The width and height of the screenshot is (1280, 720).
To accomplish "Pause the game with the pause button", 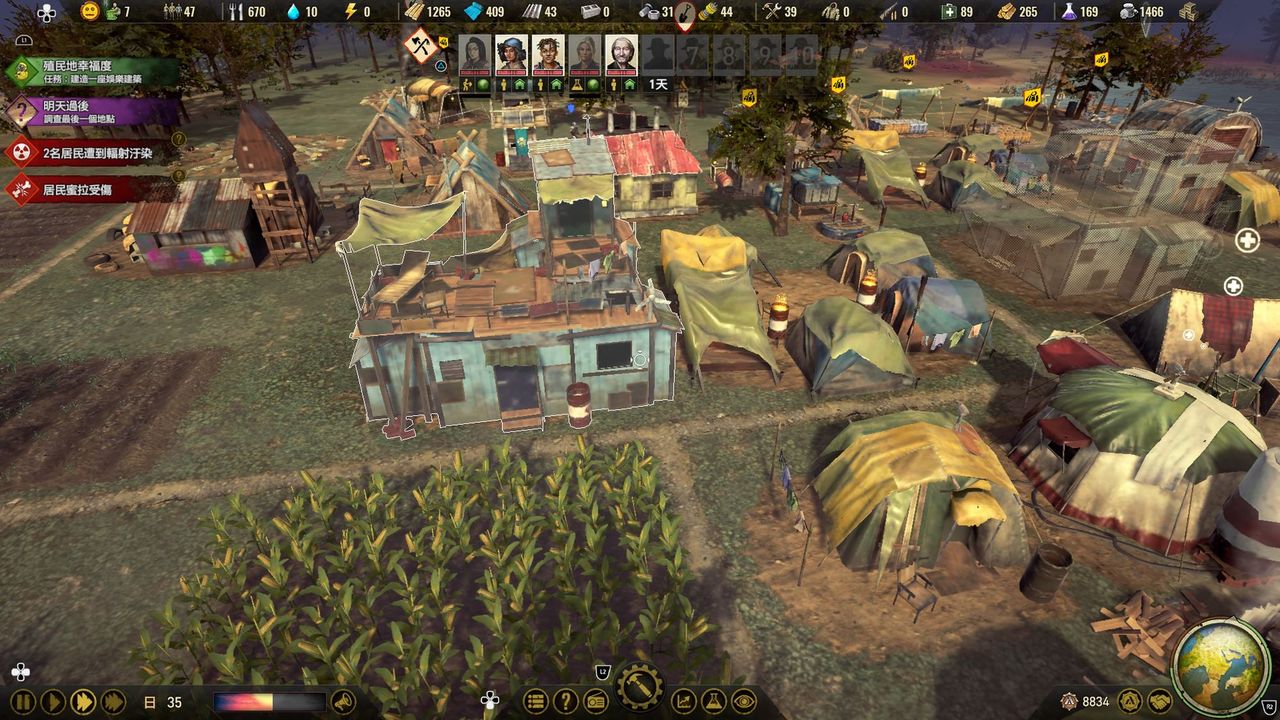I will (22, 702).
